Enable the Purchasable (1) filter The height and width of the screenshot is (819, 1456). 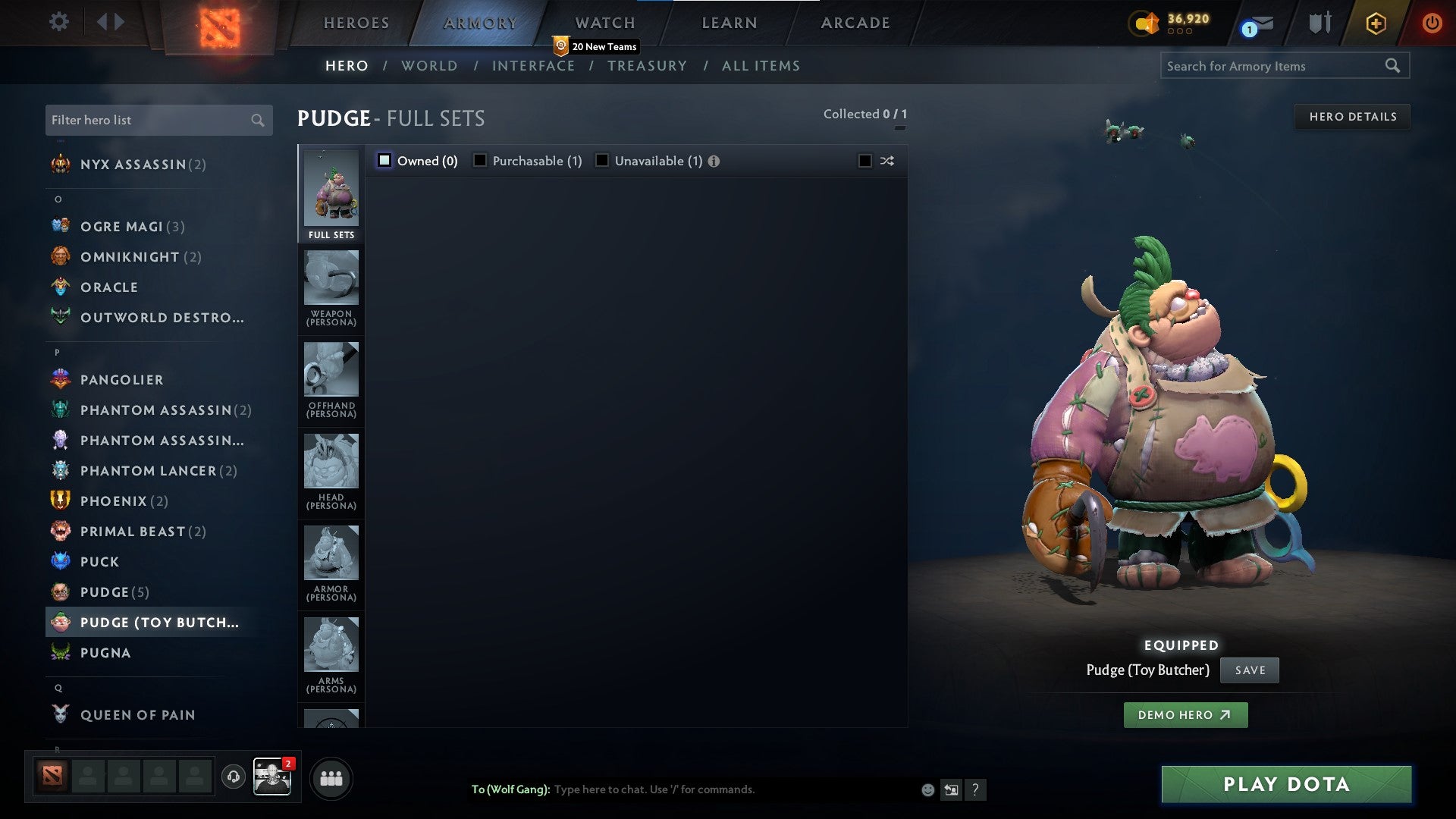pos(479,160)
